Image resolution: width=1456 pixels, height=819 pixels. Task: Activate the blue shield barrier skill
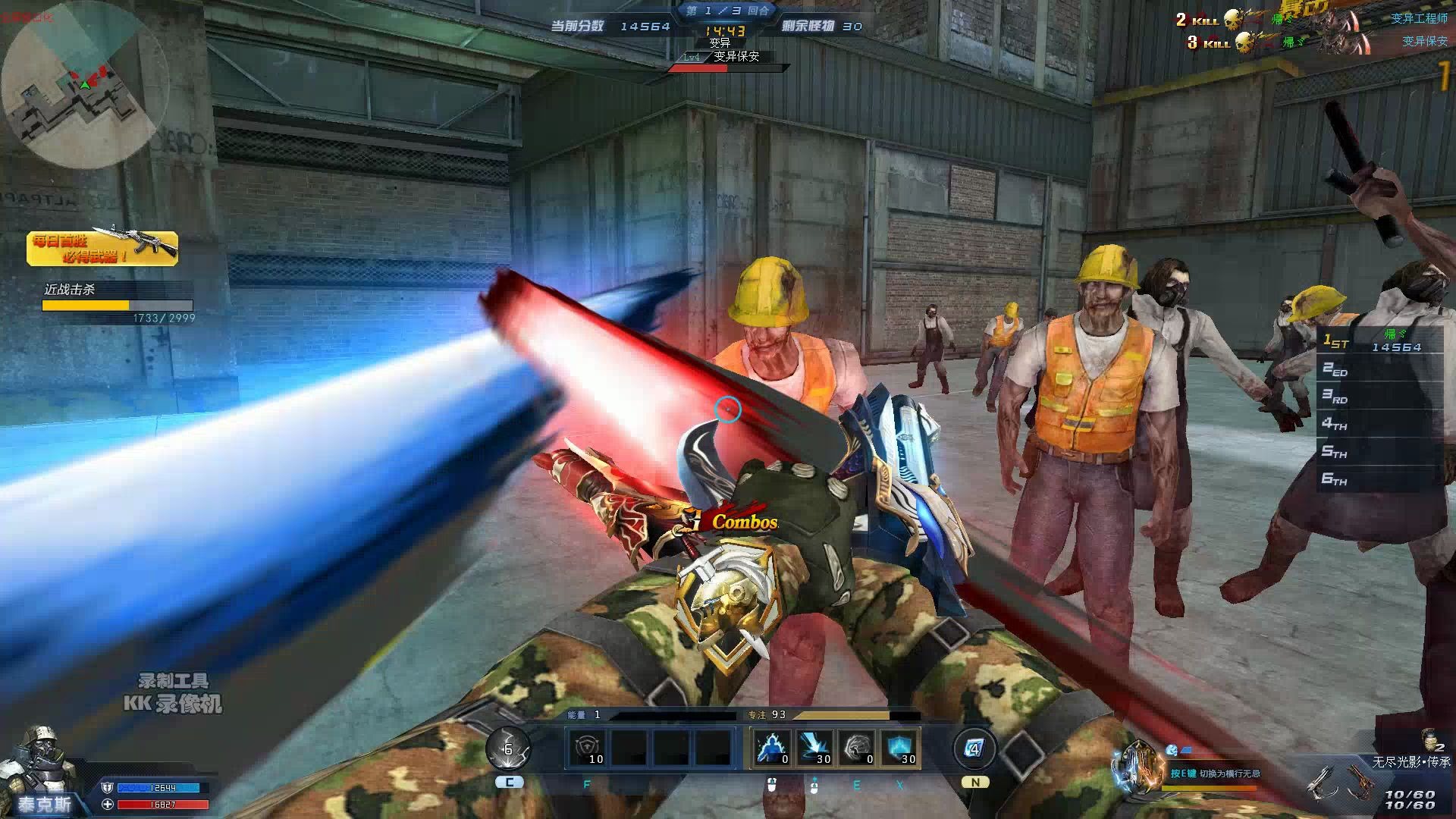point(899,748)
